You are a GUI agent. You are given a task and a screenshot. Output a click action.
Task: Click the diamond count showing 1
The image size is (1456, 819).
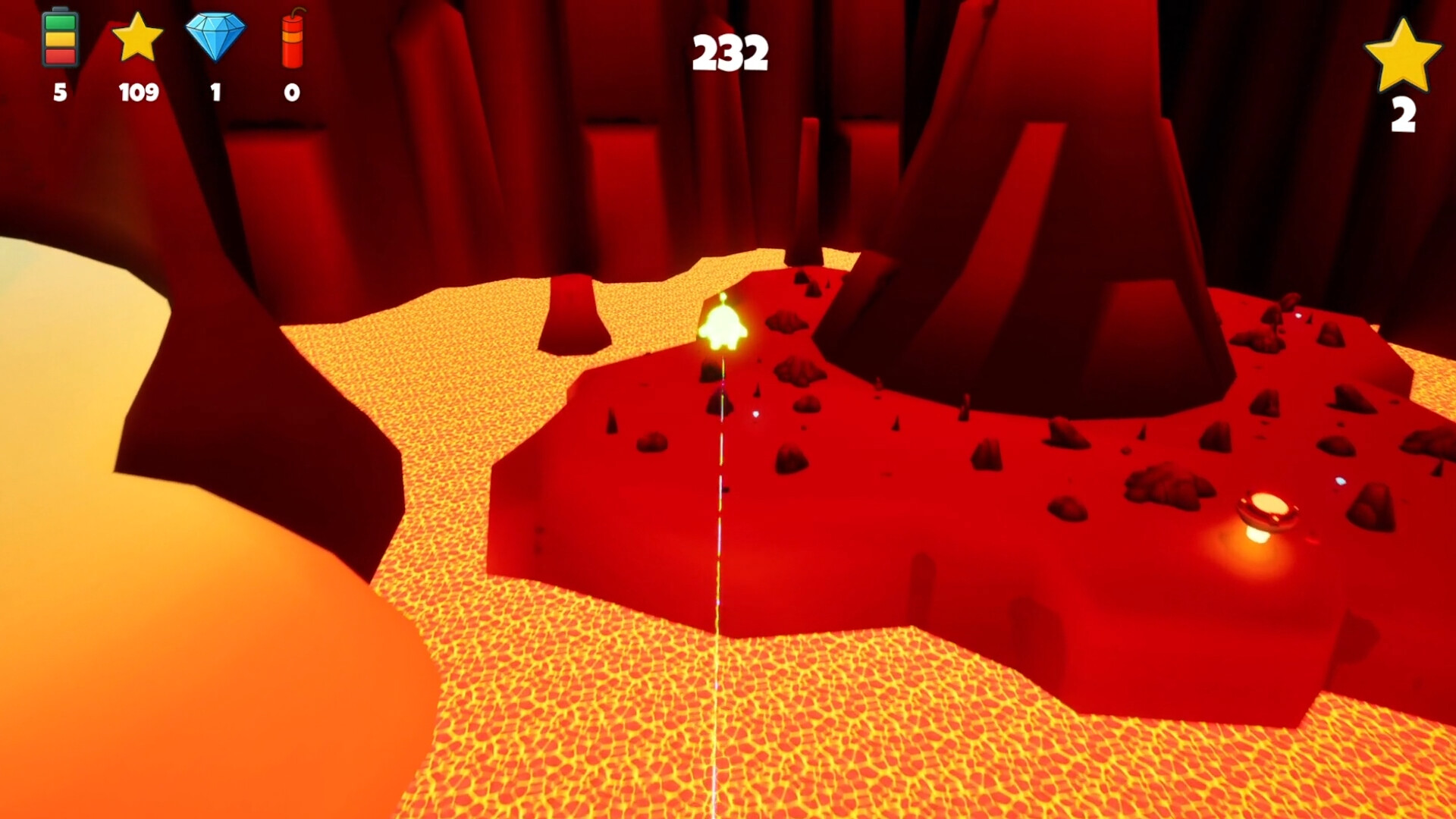(216, 94)
